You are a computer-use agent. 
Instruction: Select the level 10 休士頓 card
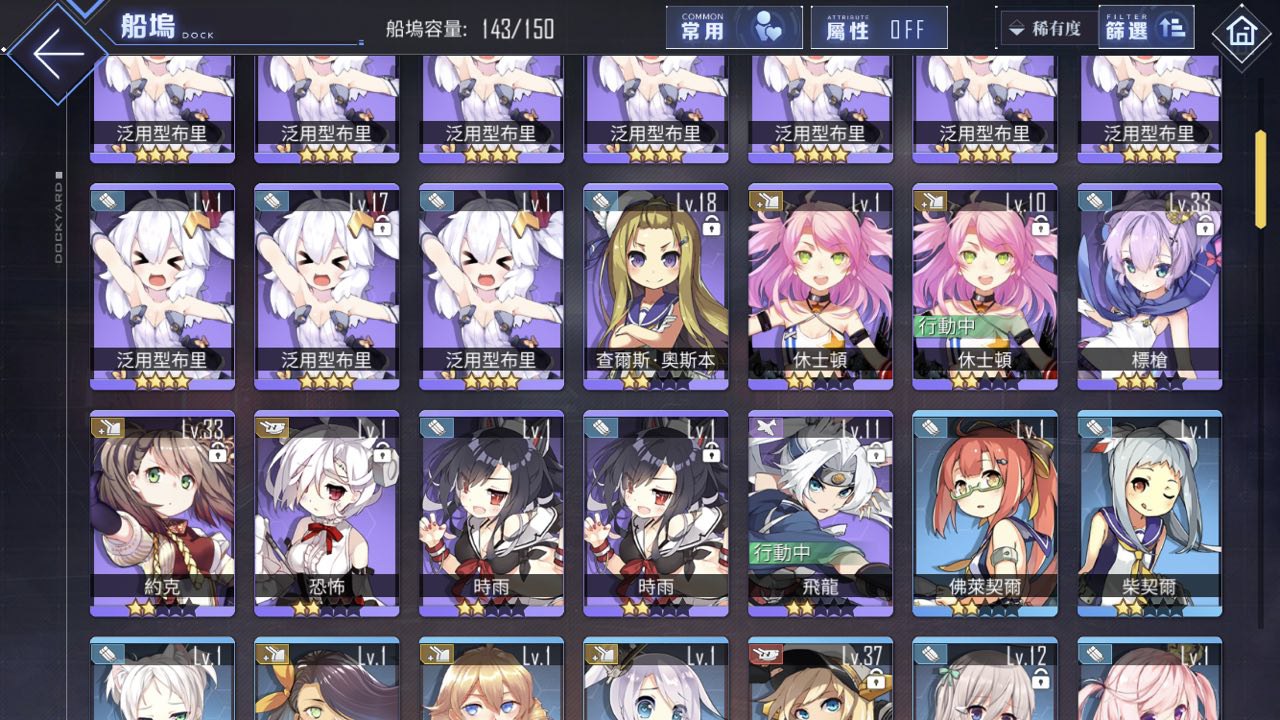click(984, 286)
